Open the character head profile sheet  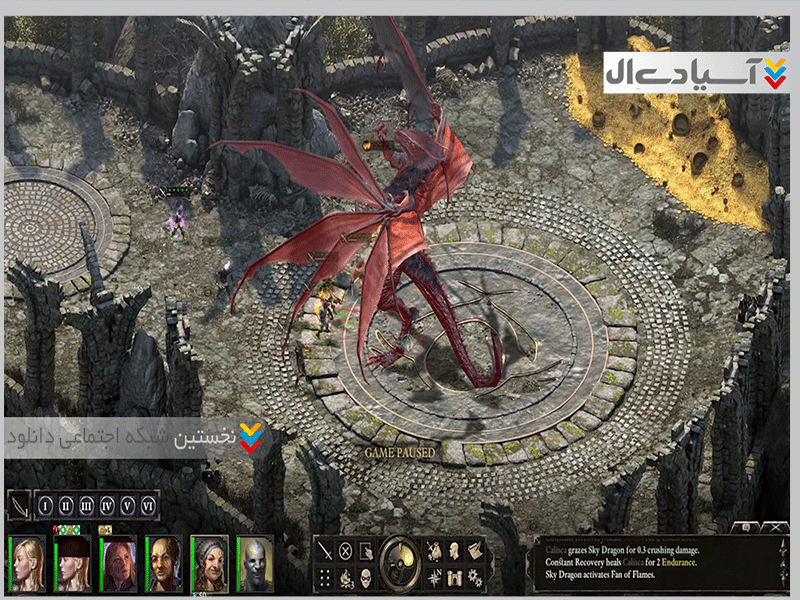(453, 550)
